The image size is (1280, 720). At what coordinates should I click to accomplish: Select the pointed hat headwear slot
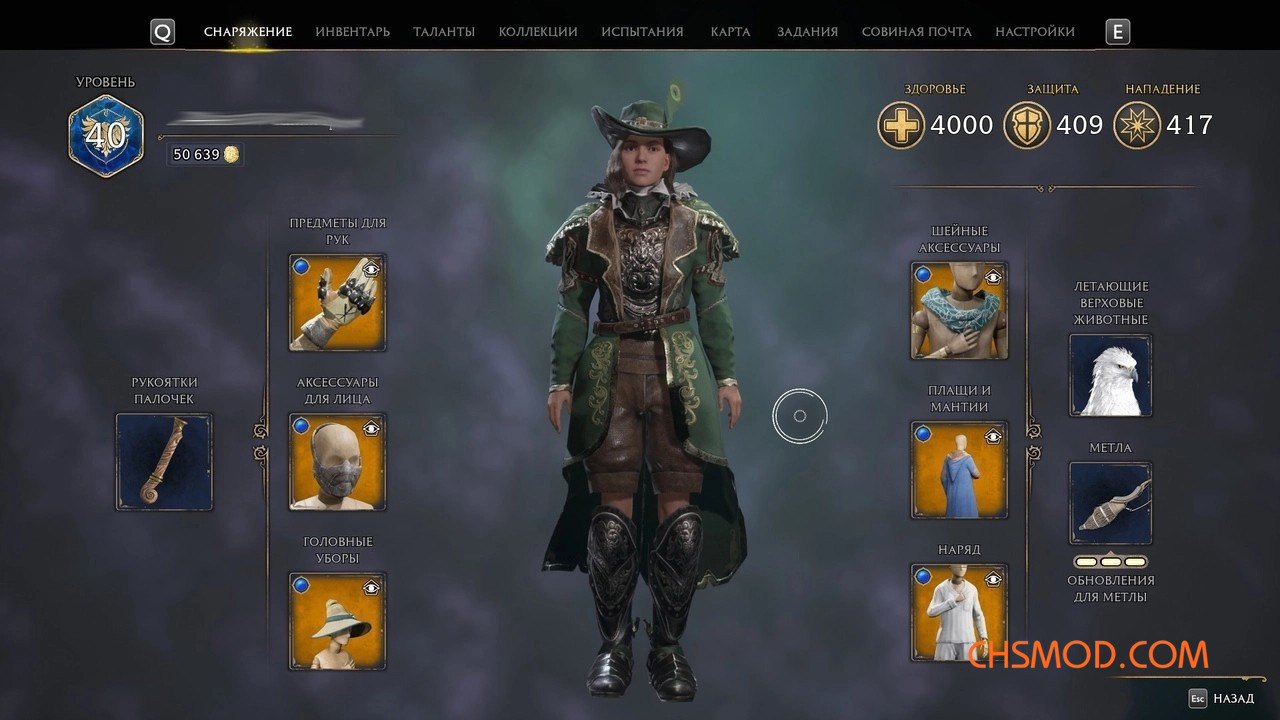(337, 621)
